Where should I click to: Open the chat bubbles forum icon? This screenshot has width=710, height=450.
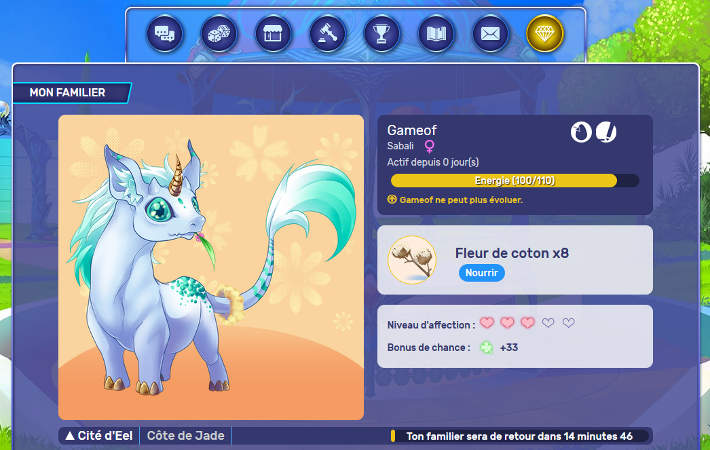[165, 33]
